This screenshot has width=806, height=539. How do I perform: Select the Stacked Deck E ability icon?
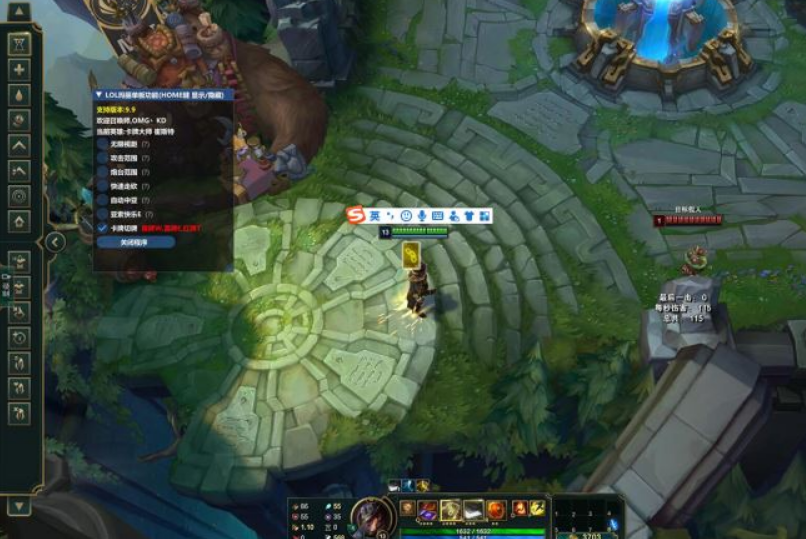[x=474, y=510]
